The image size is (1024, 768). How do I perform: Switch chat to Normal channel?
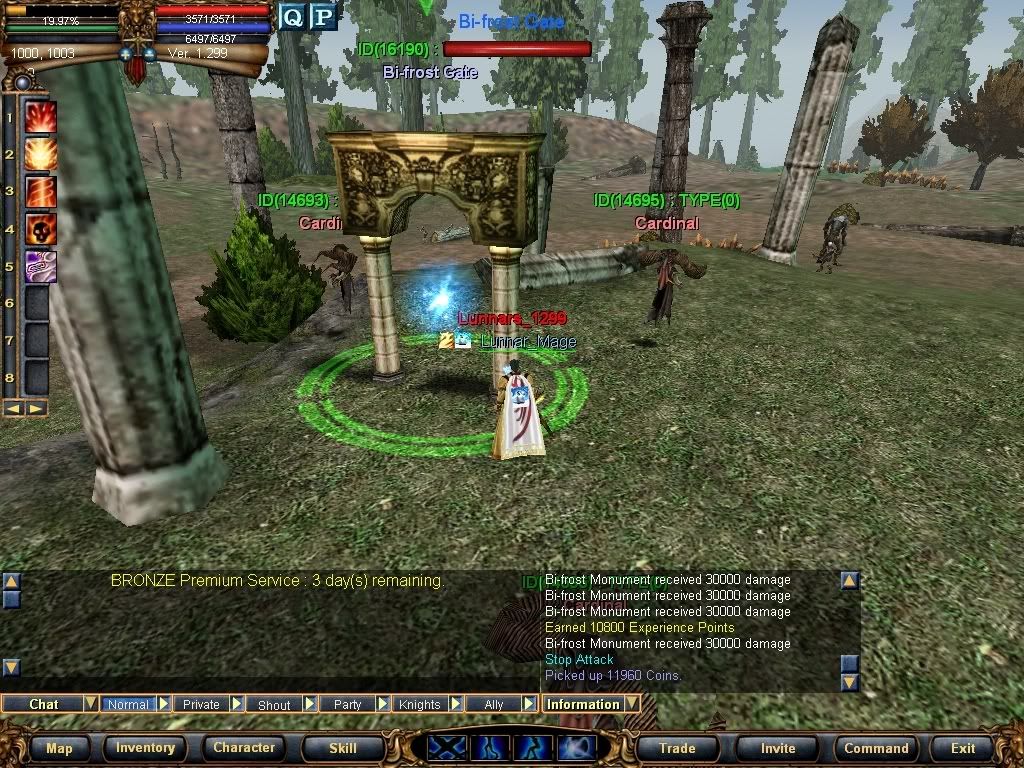[128, 704]
